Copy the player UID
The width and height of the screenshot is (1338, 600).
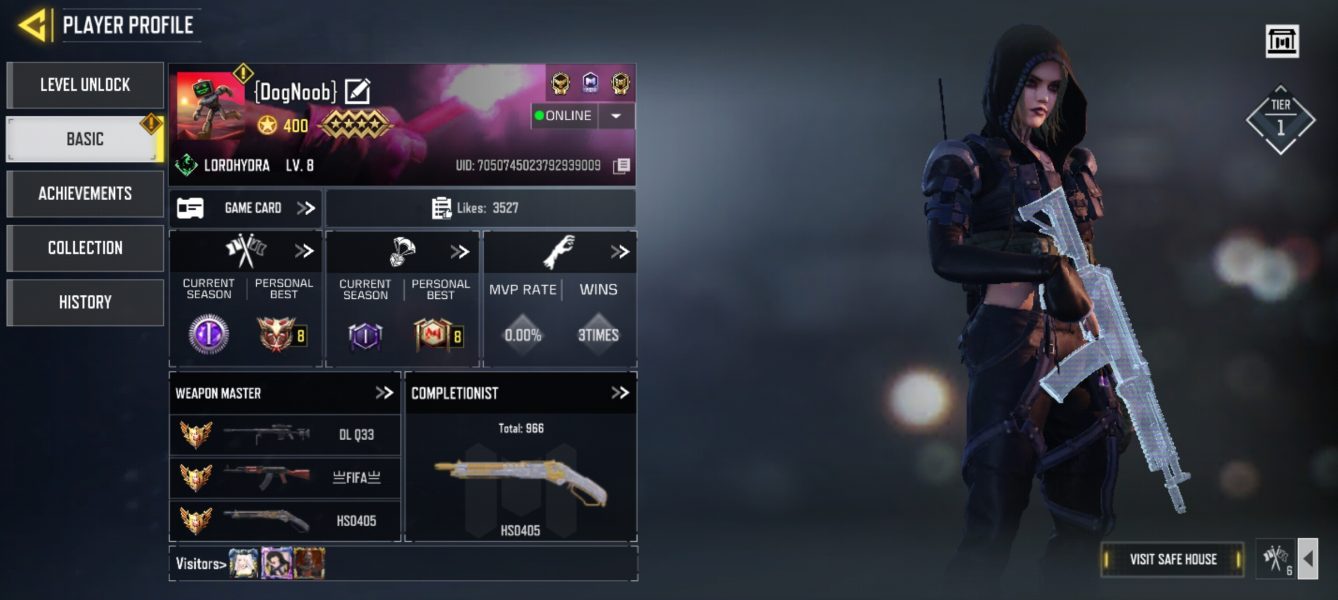622,166
